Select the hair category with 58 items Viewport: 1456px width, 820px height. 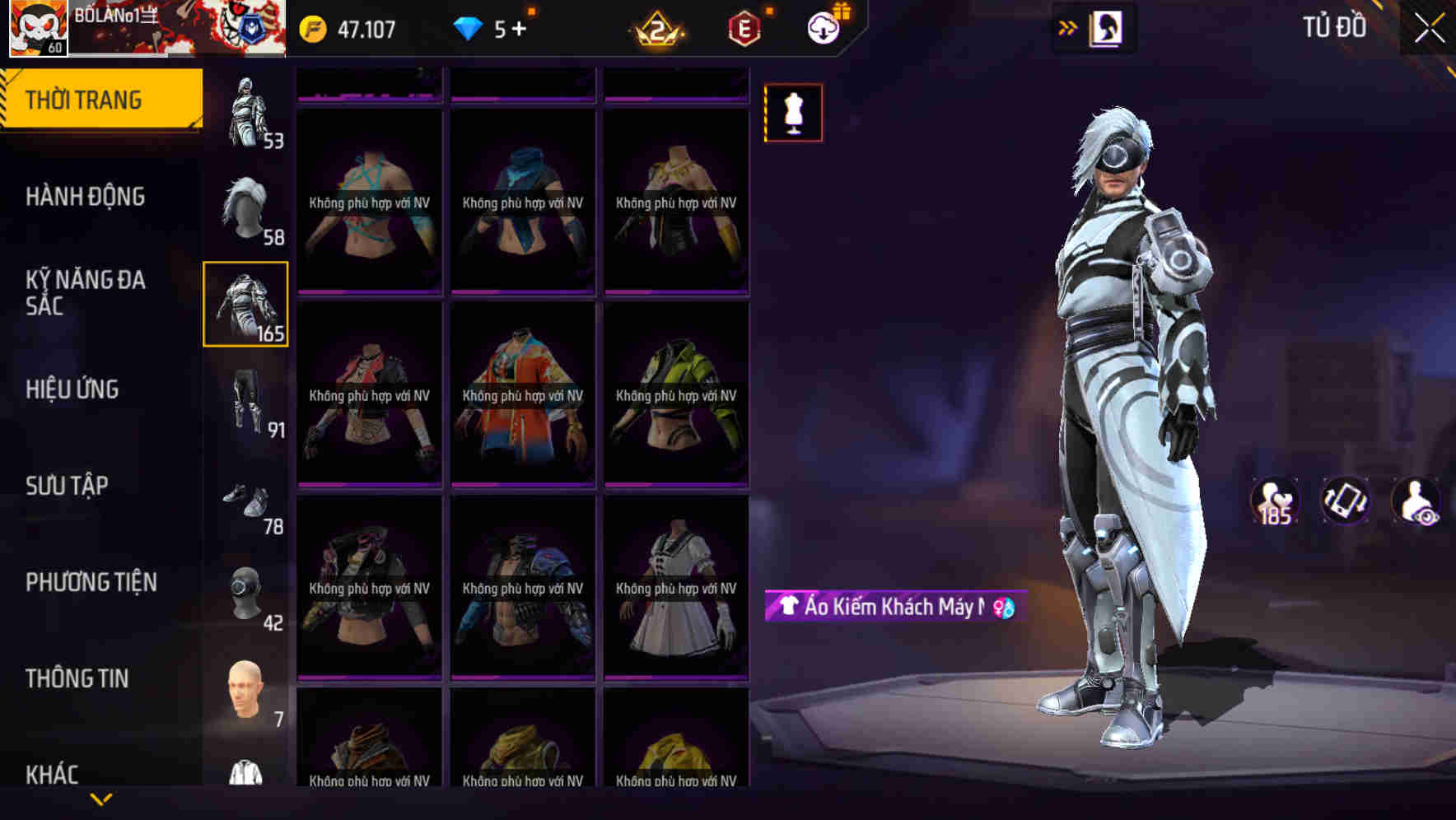245,206
